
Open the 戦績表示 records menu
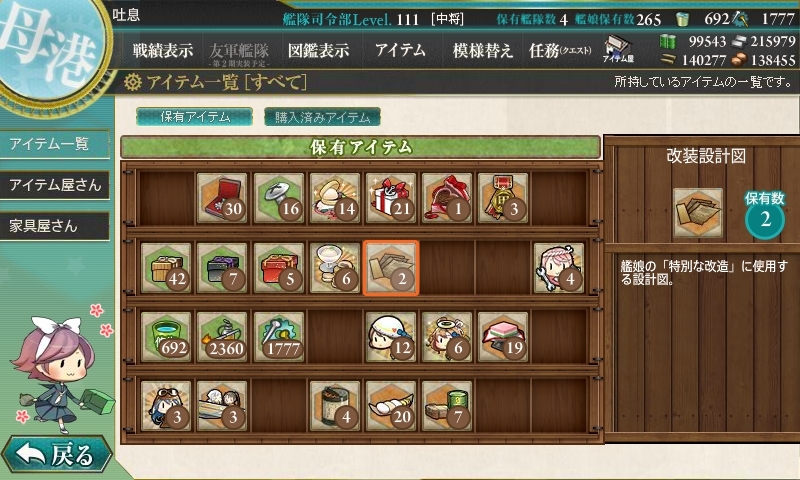[x=163, y=51]
